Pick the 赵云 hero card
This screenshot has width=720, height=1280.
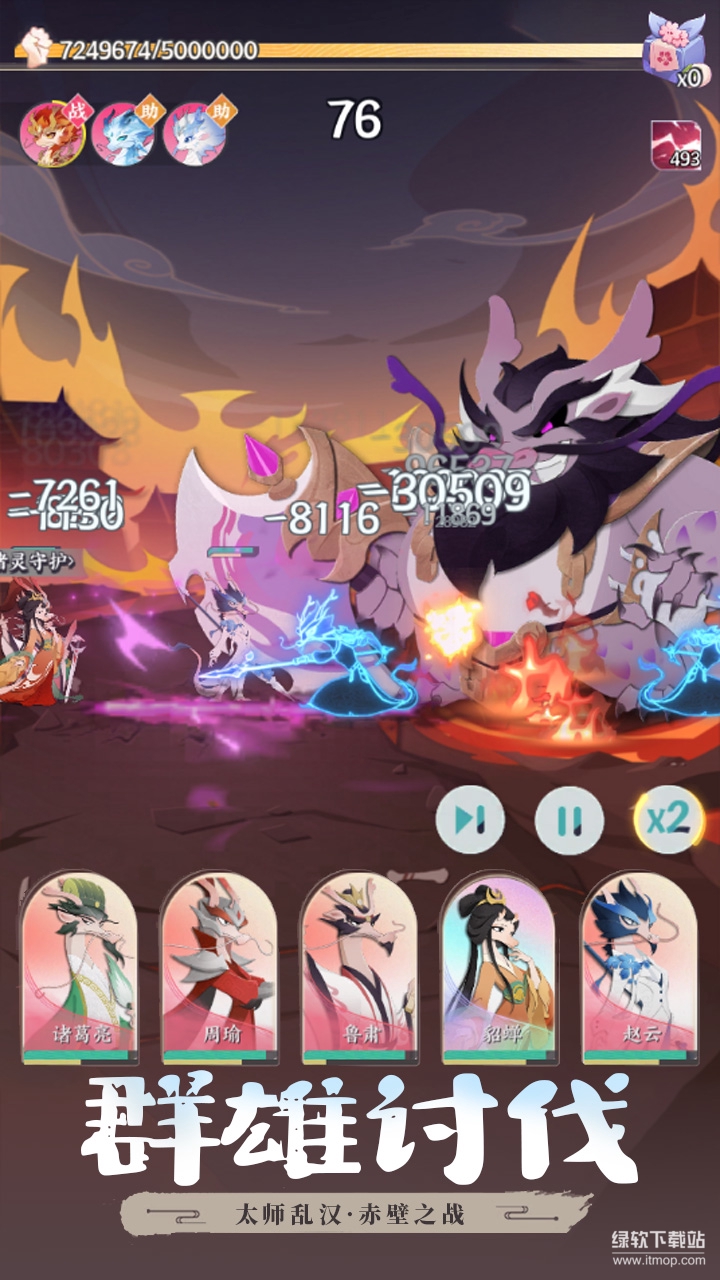click(639, 967)
